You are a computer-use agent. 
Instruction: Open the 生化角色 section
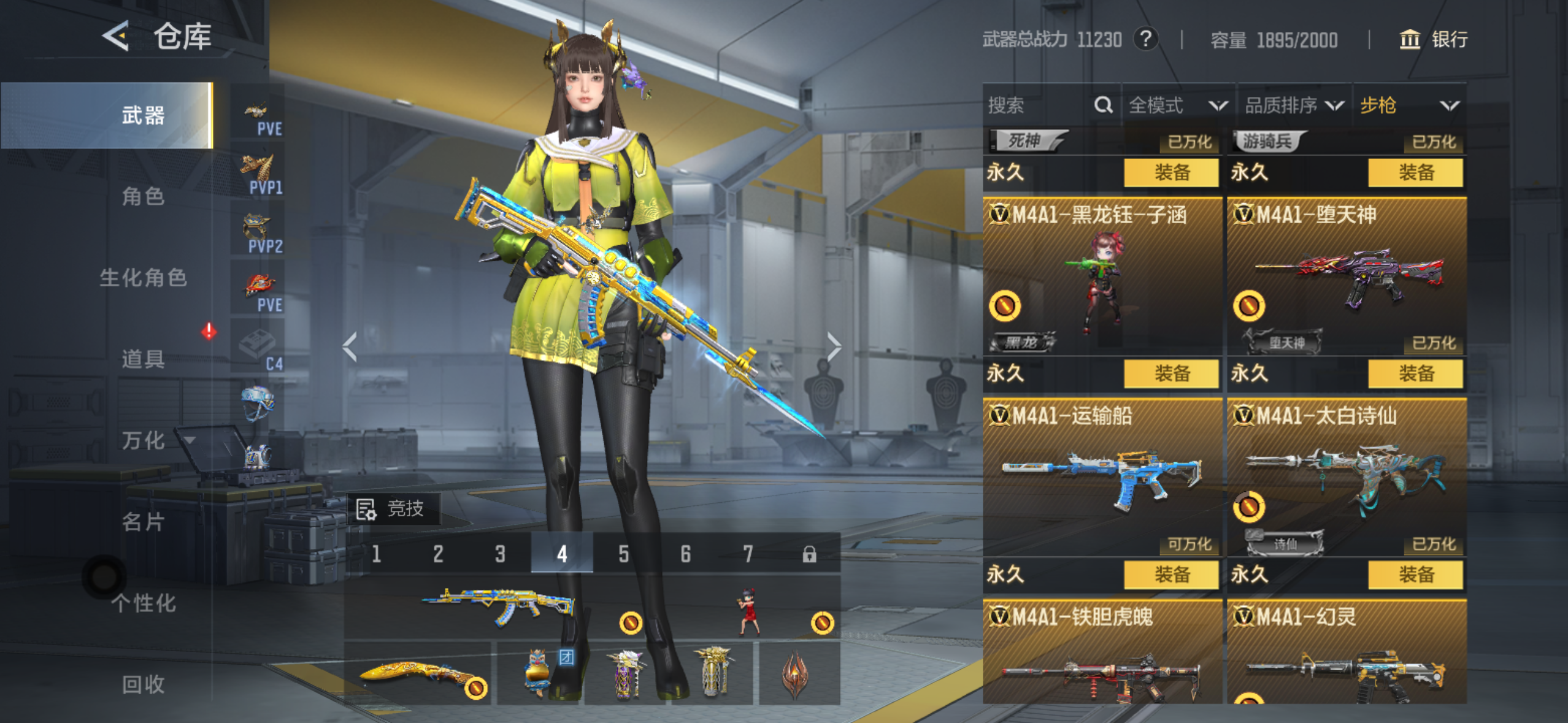click(142, 278)
